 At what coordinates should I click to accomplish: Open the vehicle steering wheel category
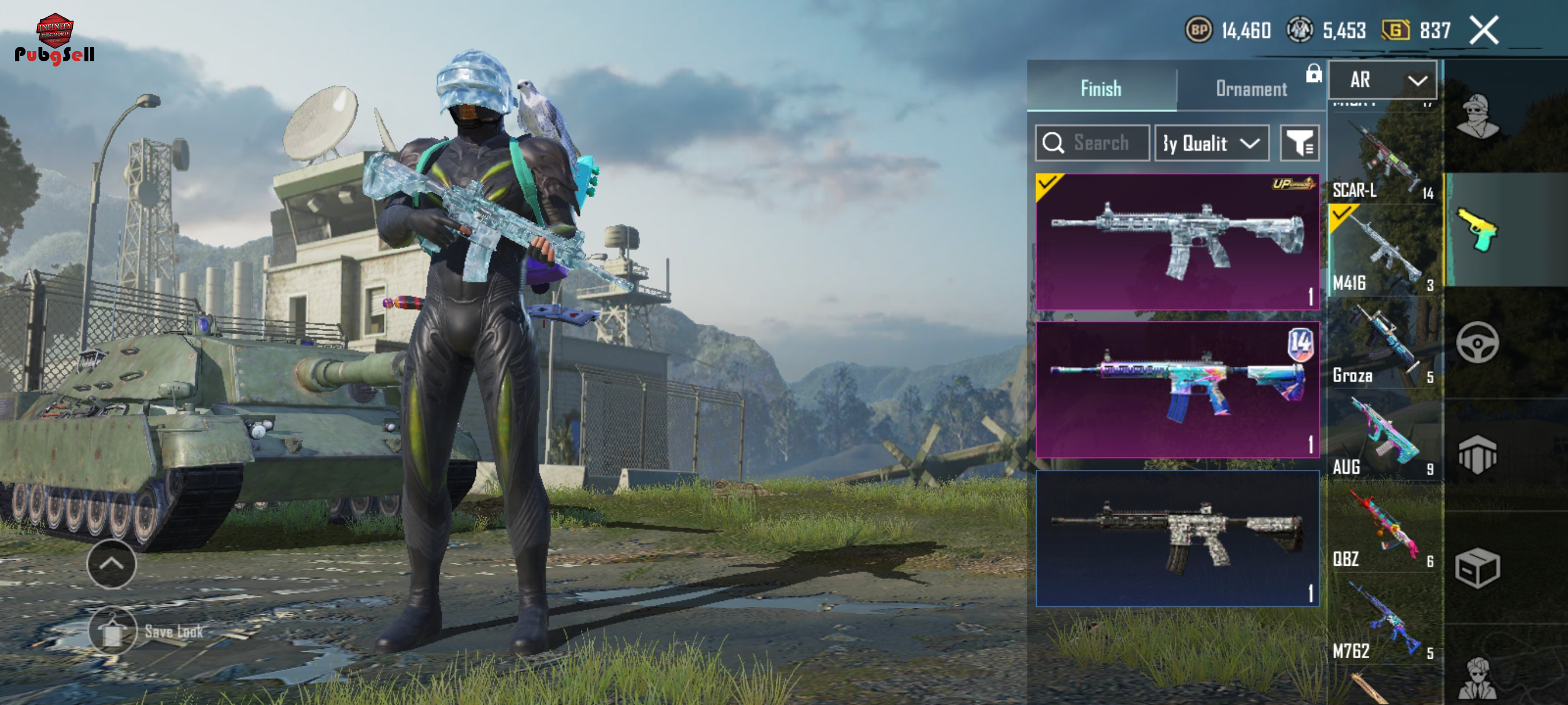coord(1477,343)
